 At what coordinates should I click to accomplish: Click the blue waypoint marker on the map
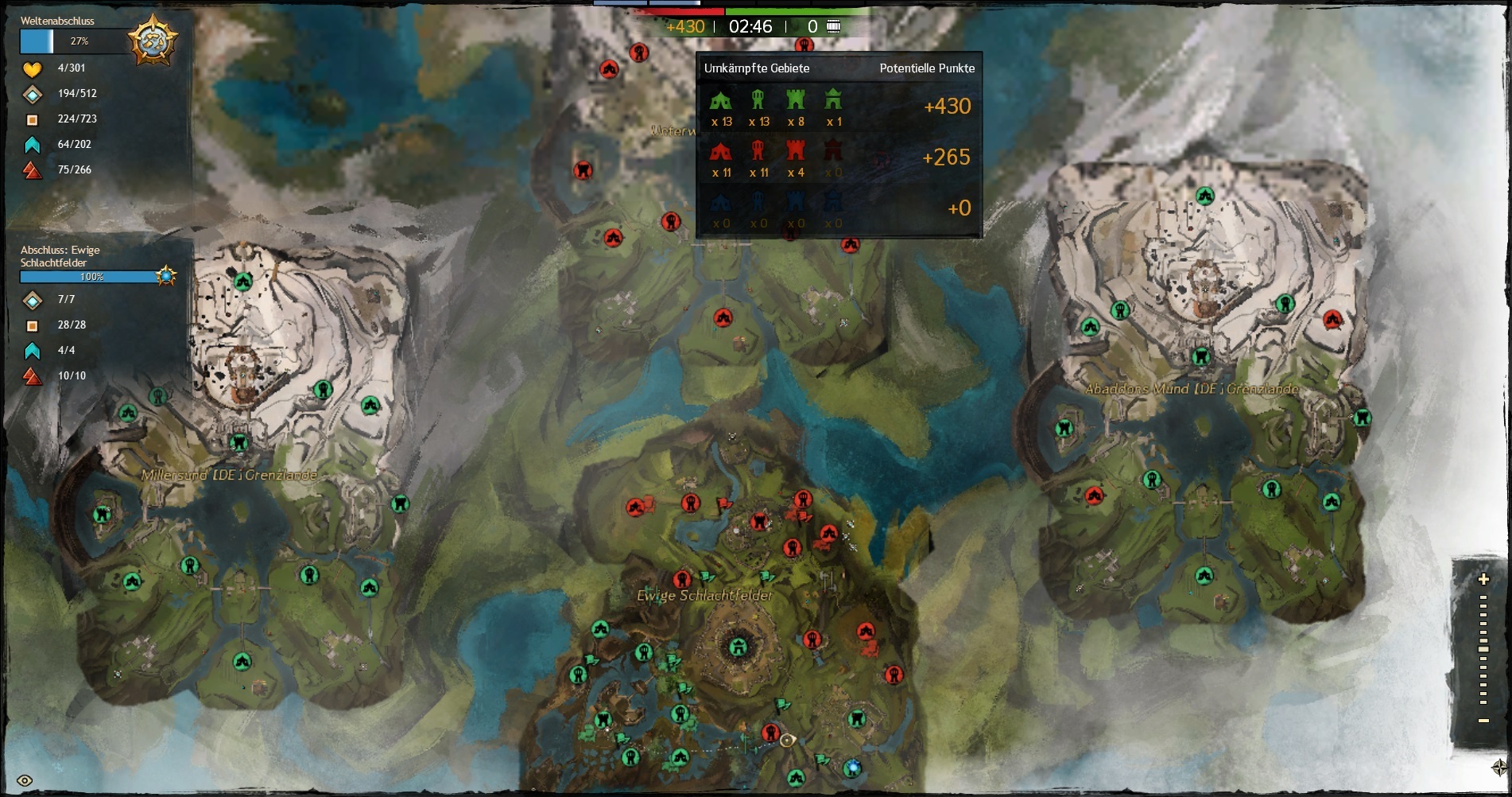852,768
